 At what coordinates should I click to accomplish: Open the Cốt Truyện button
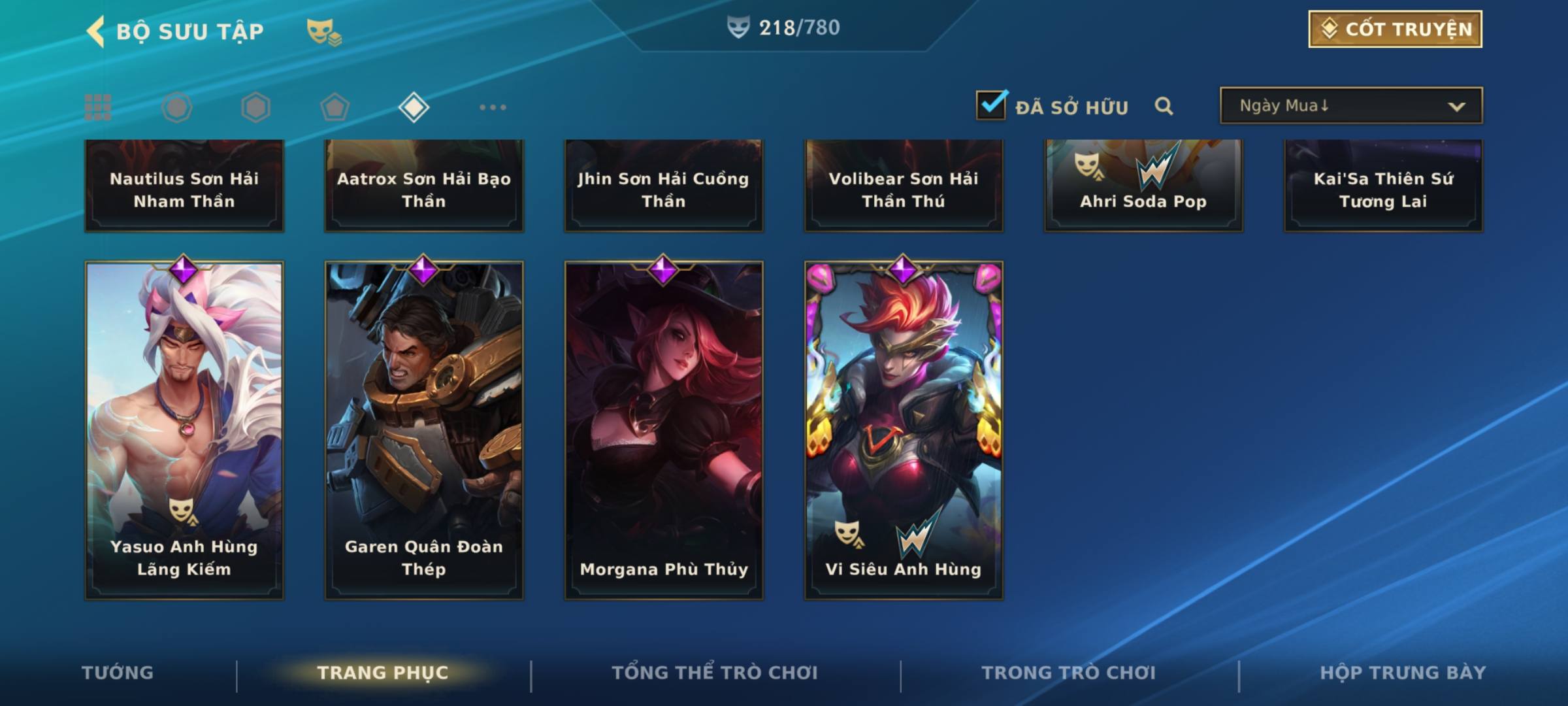[1395, 29]
